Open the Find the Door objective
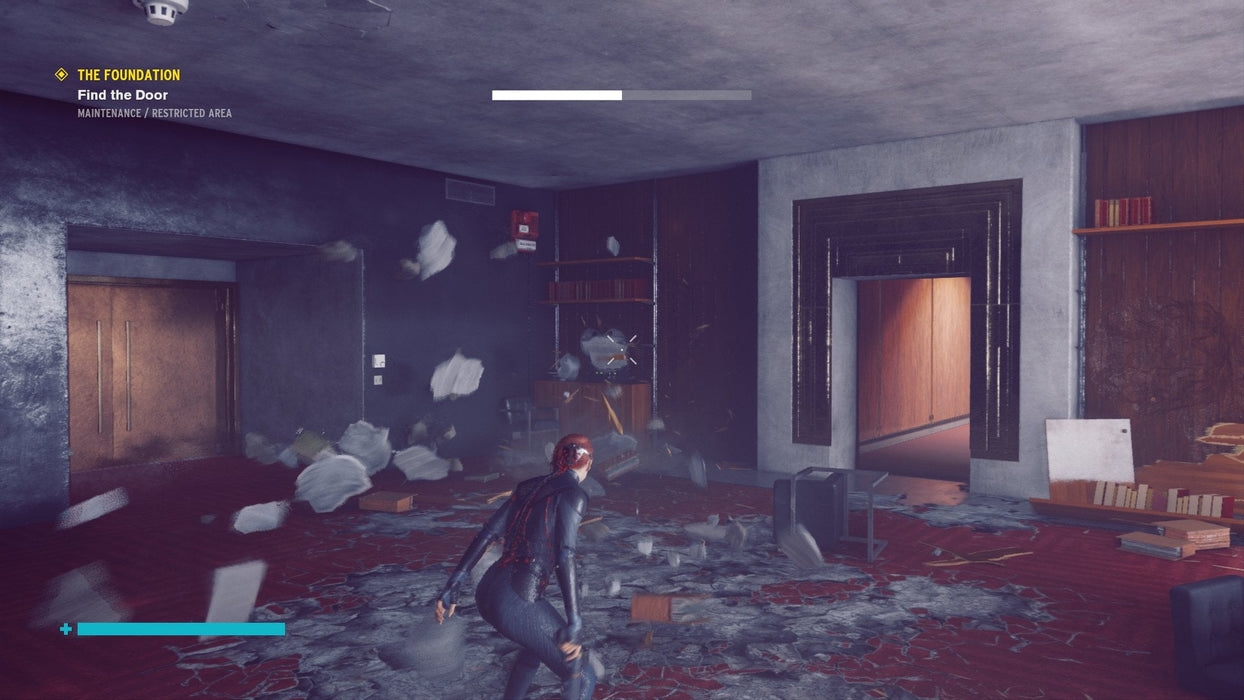 (123, 95)
